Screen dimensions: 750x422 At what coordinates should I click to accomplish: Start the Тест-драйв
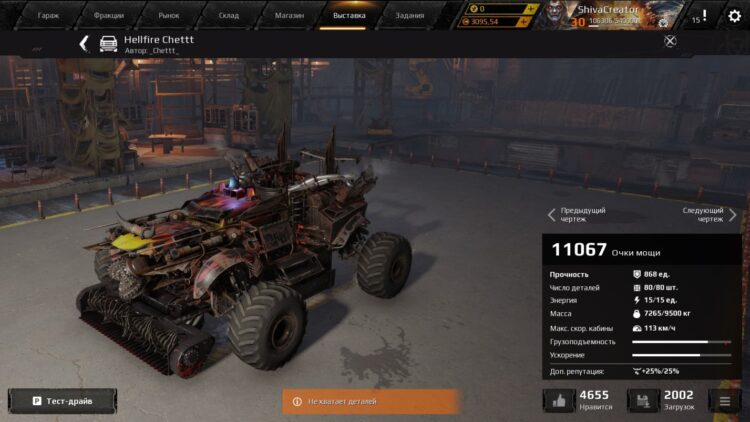(x=62, y=401)
